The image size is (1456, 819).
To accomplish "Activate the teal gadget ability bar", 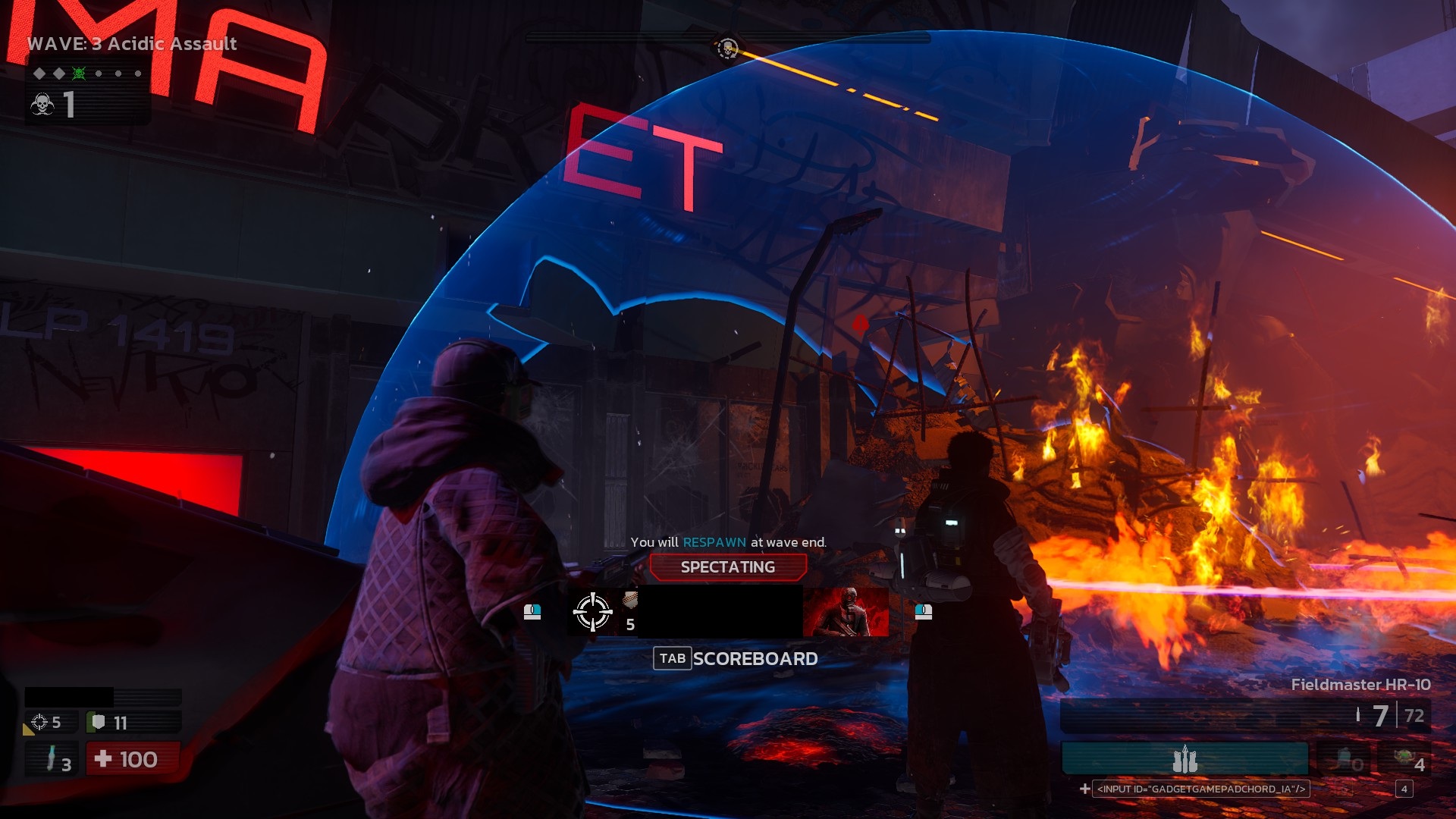I will click(1185, 758).
